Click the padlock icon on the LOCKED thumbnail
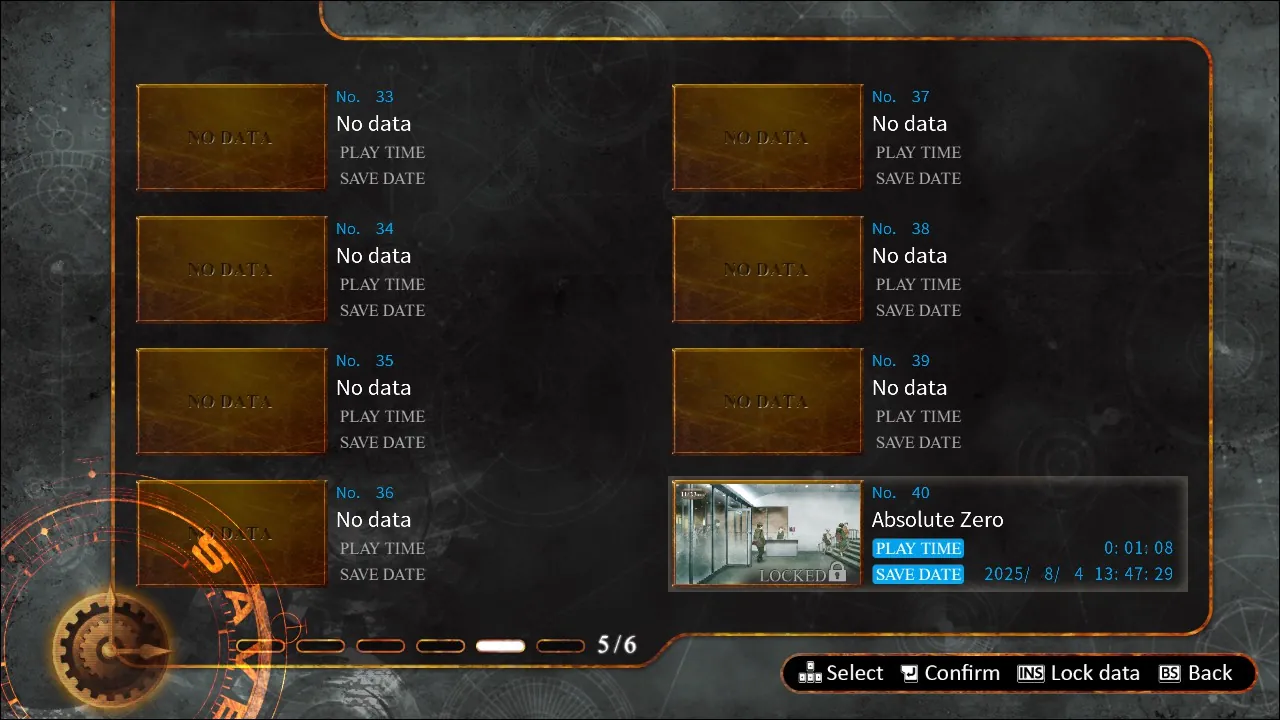The width and height of the screenshot is (1280, 720). coord(839,575)
